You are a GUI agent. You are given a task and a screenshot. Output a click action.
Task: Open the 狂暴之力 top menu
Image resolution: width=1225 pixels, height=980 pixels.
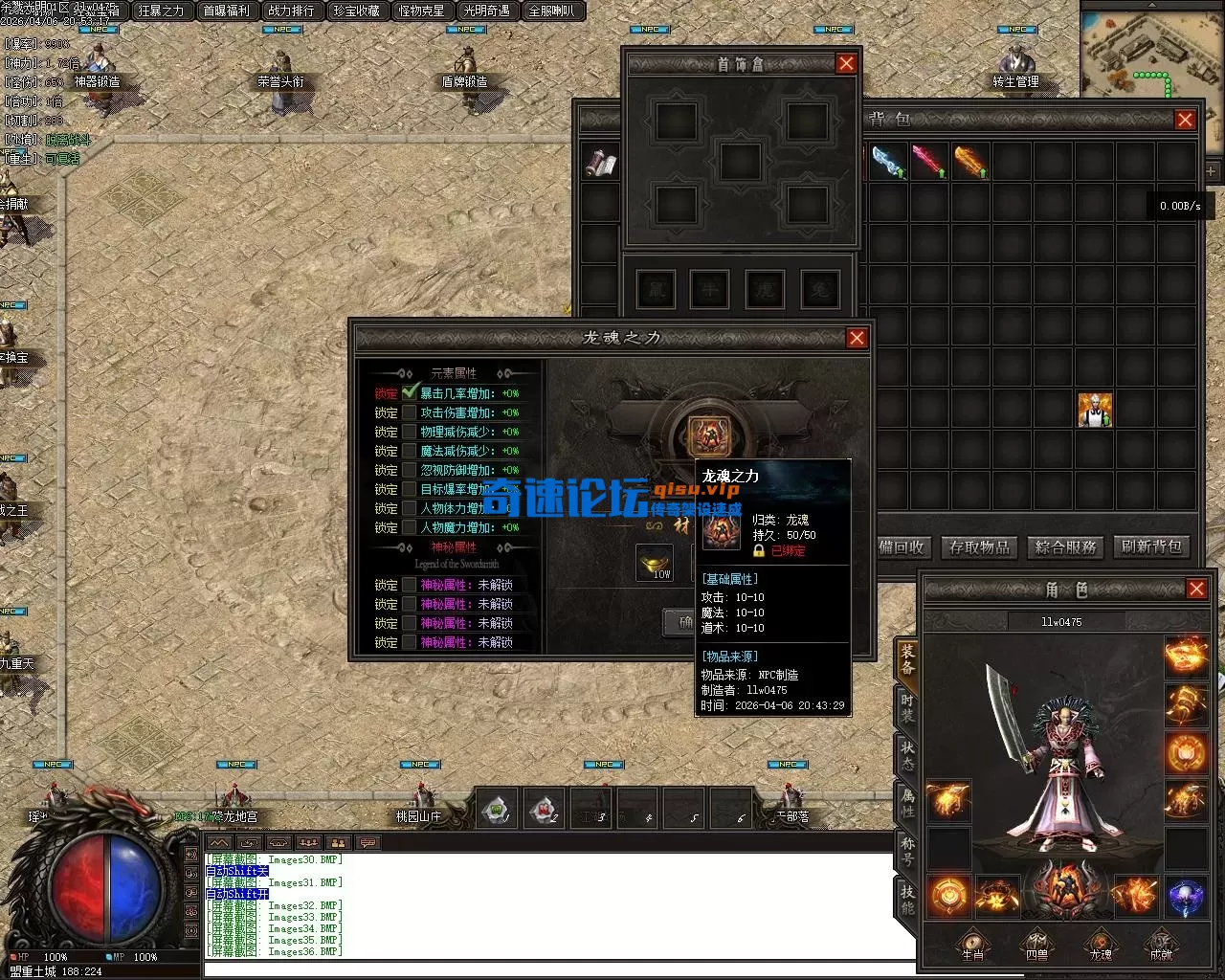[161, 11]
